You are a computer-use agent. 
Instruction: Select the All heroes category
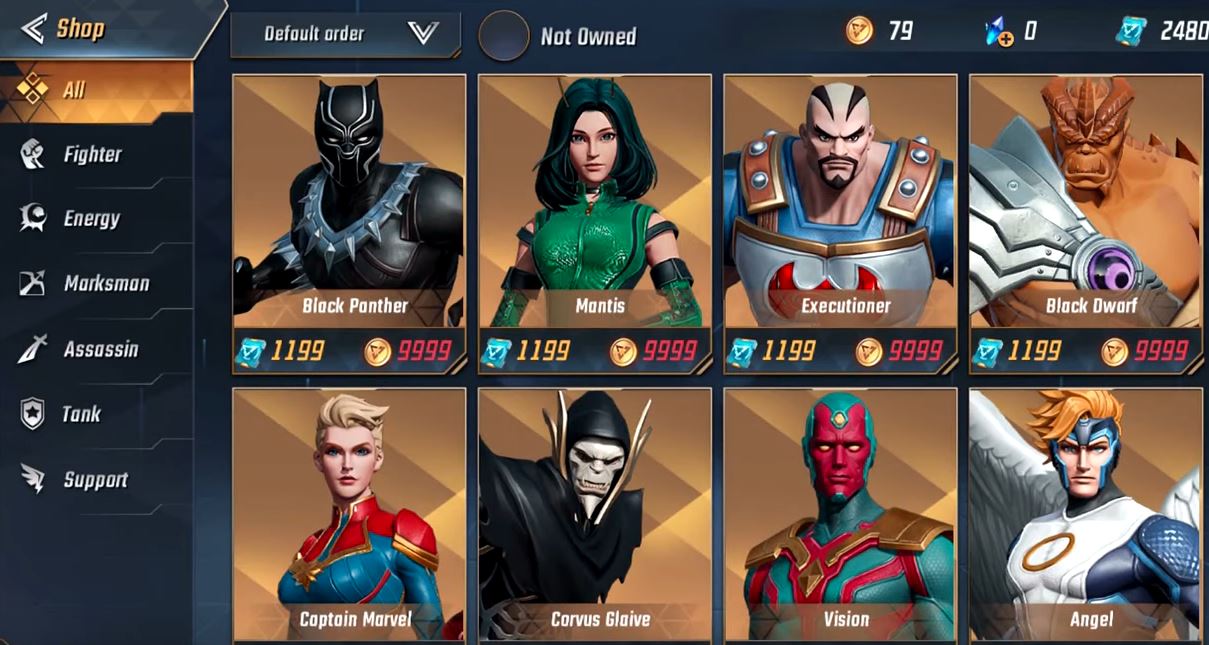(x=74, y=90)
